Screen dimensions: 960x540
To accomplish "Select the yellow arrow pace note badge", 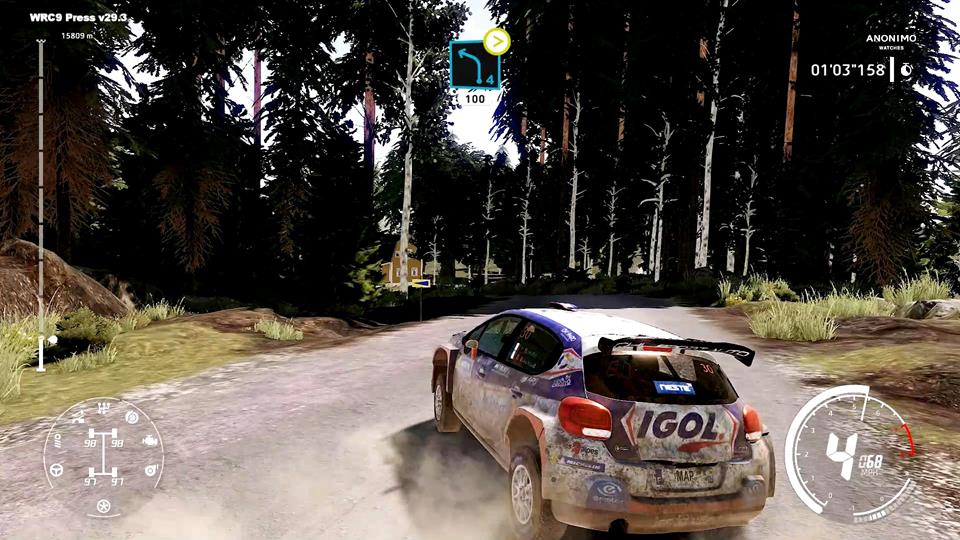I will [x=496, y=41].
